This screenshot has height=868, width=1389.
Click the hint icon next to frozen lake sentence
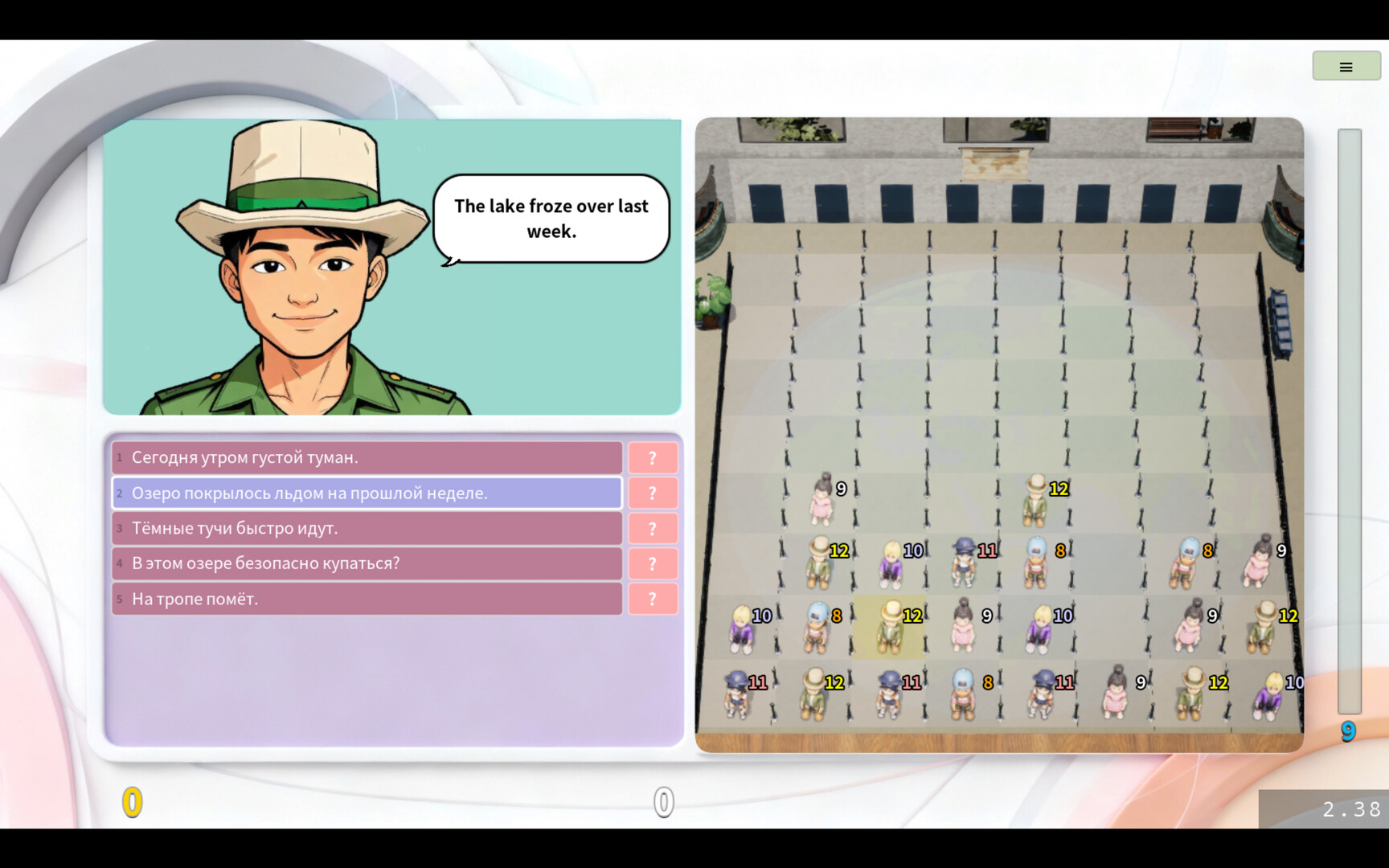[653, 493]
